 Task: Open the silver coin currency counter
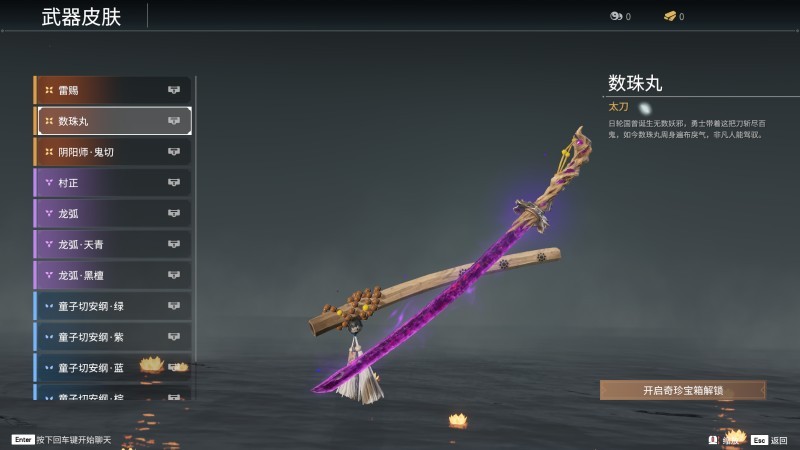coord(620,16)
